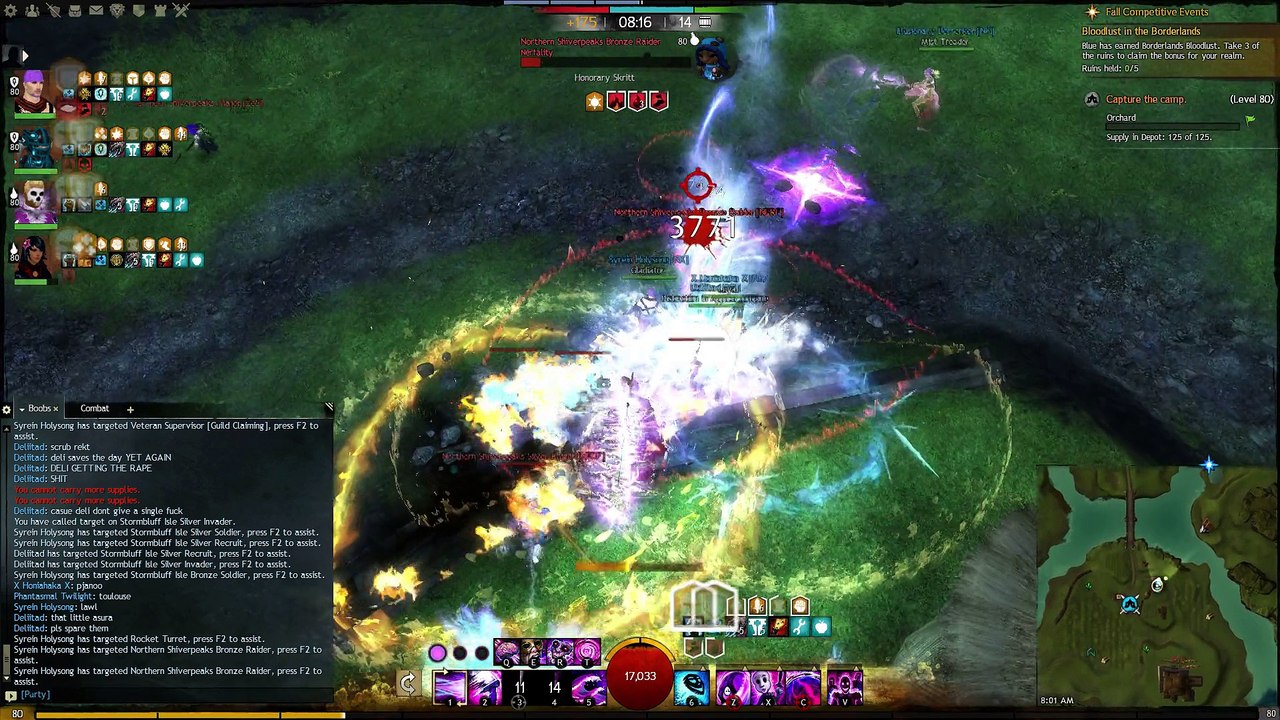Swap weapons with the arrow button

pos(407,684)
